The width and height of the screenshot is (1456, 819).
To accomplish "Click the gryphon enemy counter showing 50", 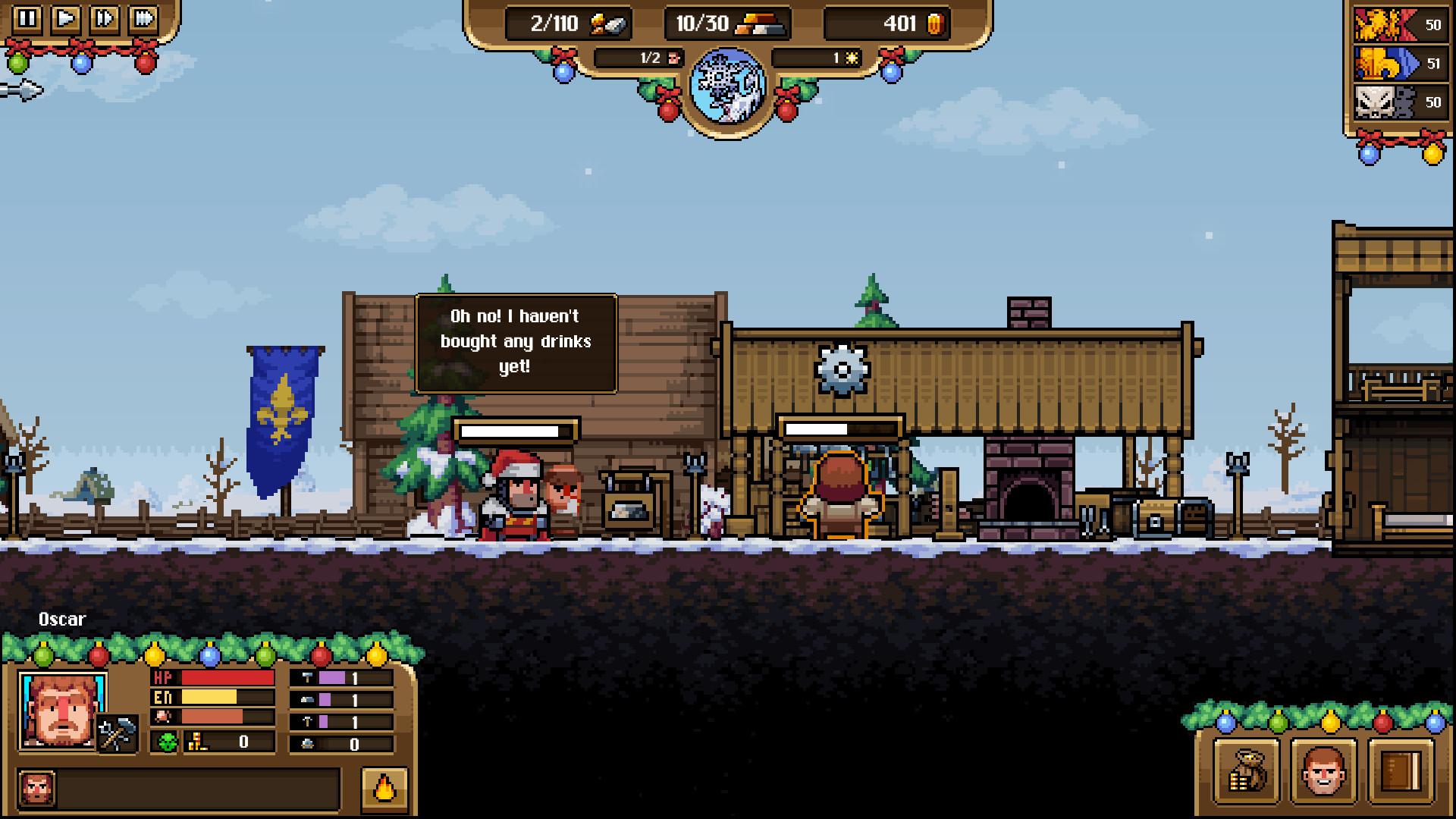I will [x=1402, y=25].
